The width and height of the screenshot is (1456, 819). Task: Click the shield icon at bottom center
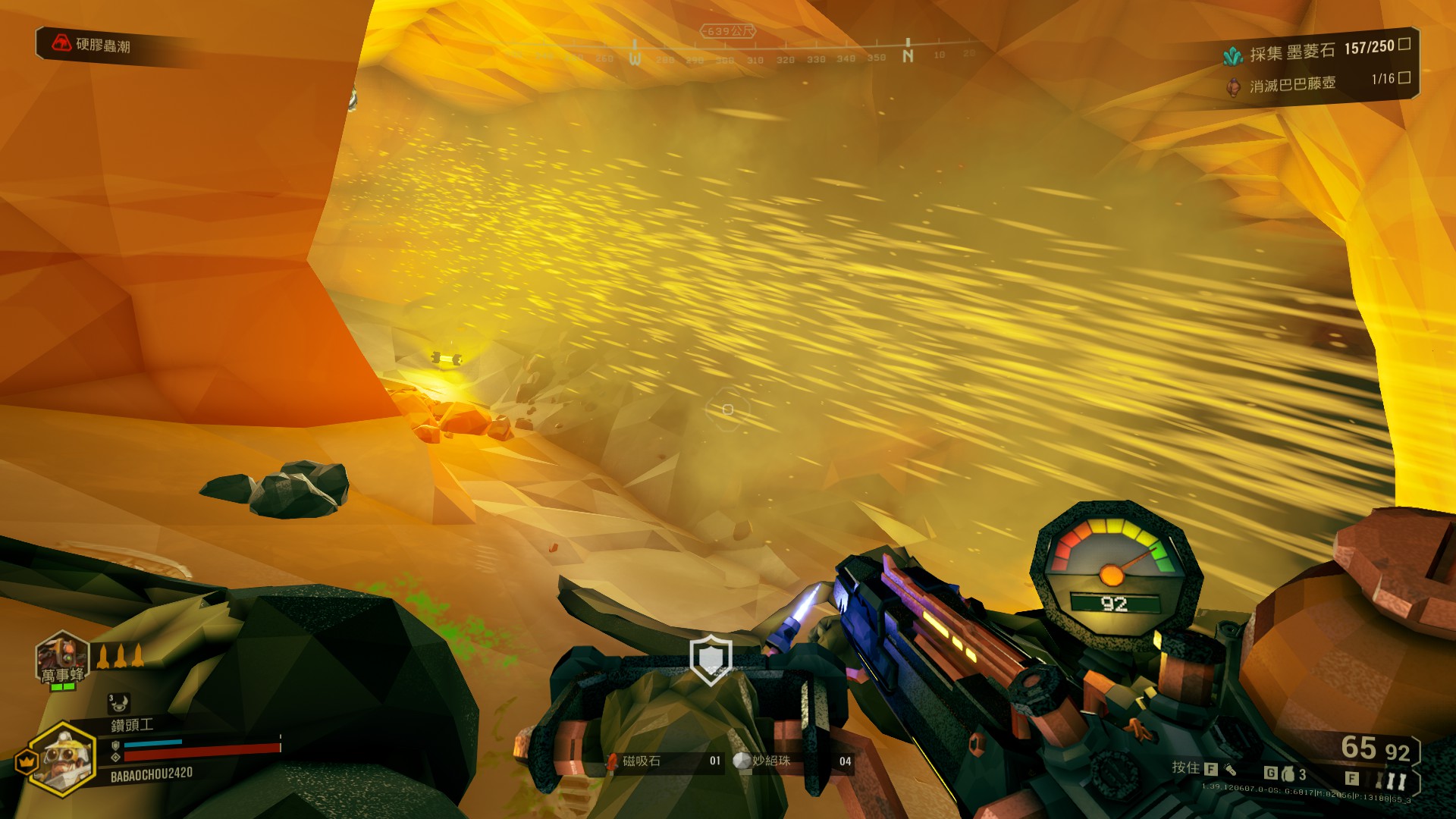click(x=711, y=661)
